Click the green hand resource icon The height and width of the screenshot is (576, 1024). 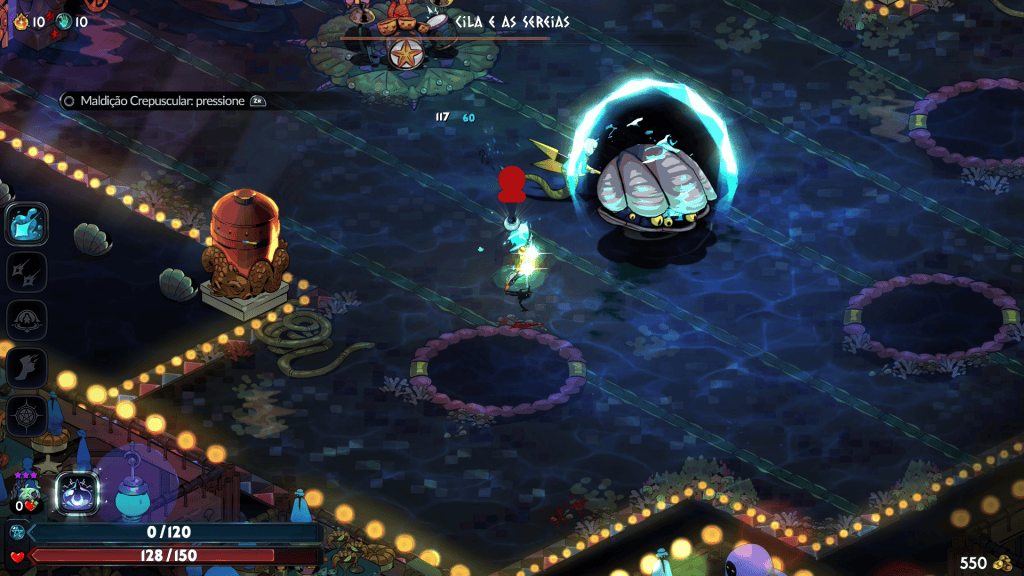pyautogui.click(x=63, y=21)
